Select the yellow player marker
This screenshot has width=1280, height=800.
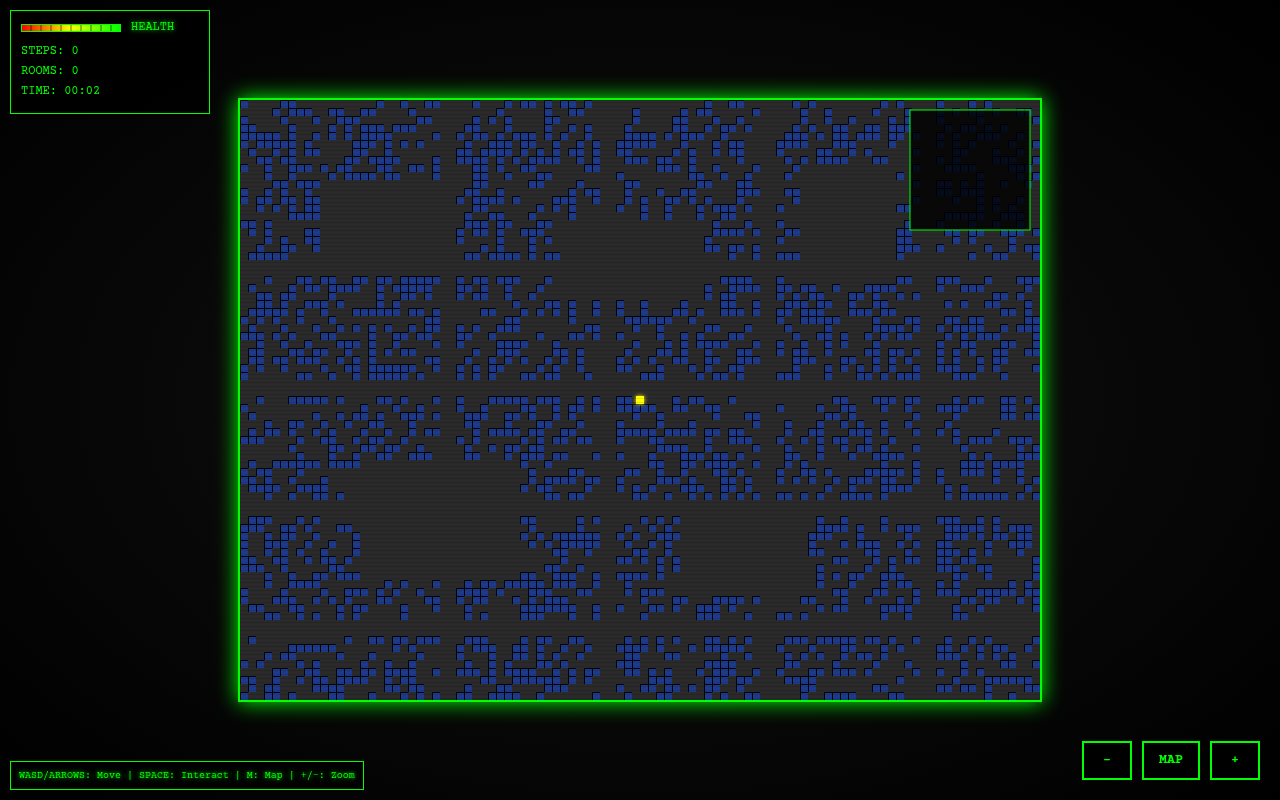[x=639, y=399]
